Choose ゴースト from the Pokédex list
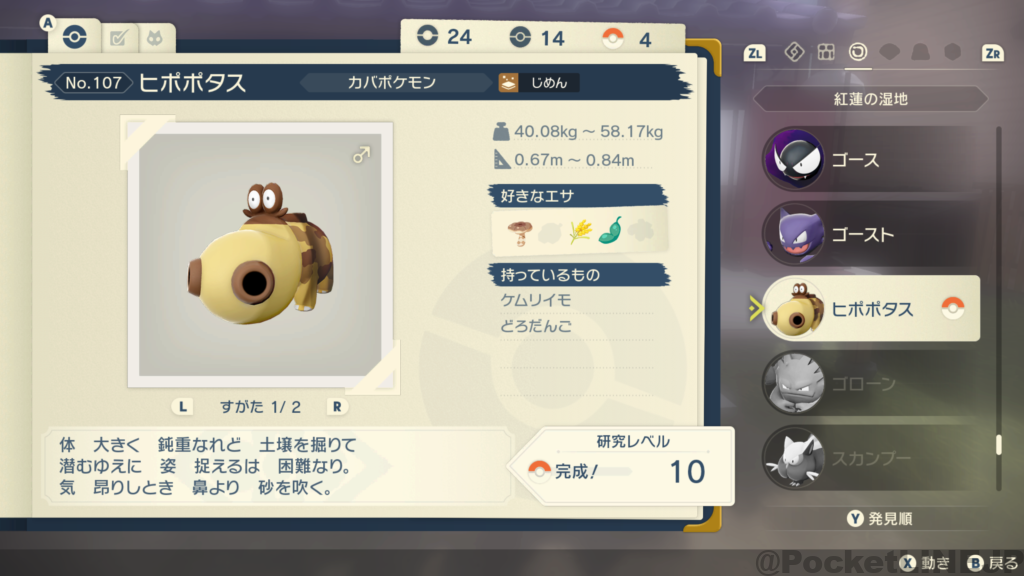 point(870,235)
